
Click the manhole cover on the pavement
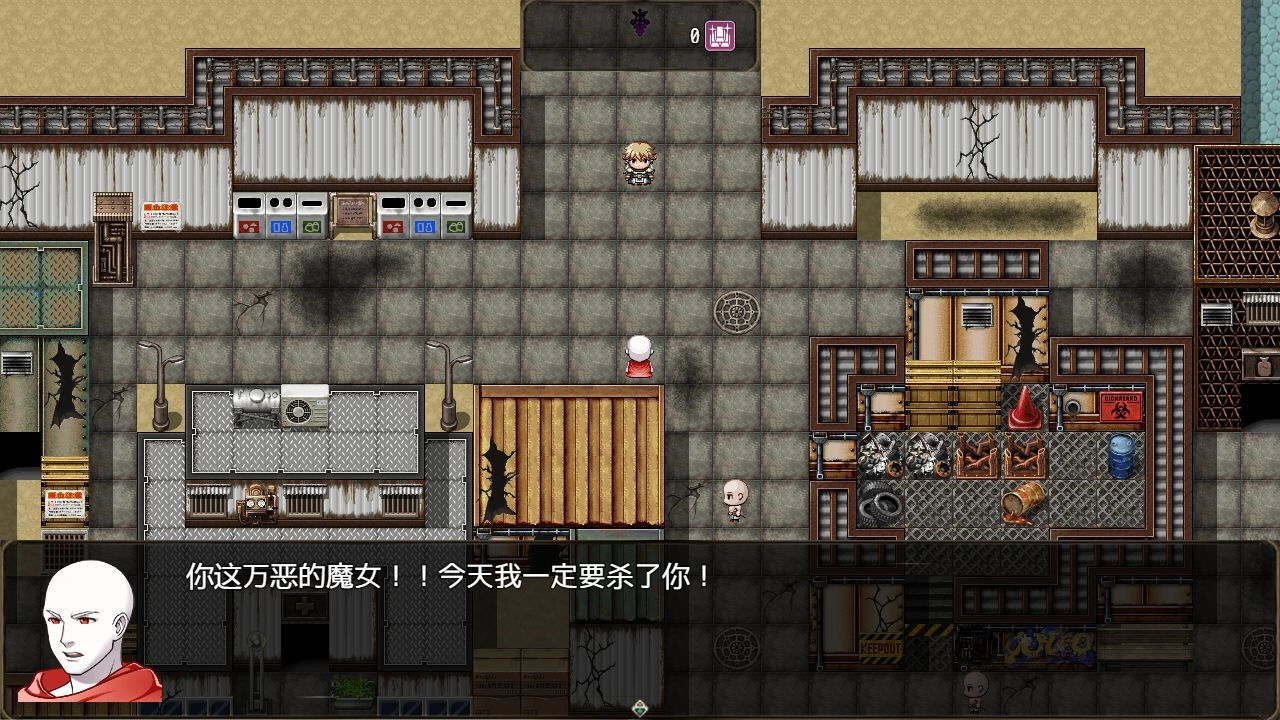738,312
